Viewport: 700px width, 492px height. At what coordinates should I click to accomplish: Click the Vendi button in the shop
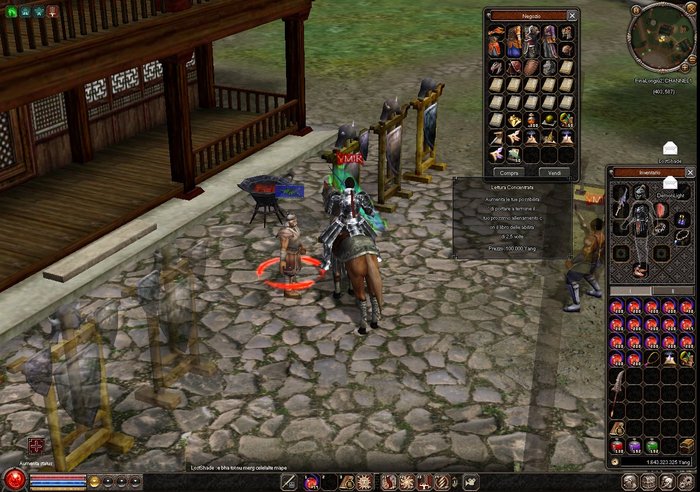(555, 172)
